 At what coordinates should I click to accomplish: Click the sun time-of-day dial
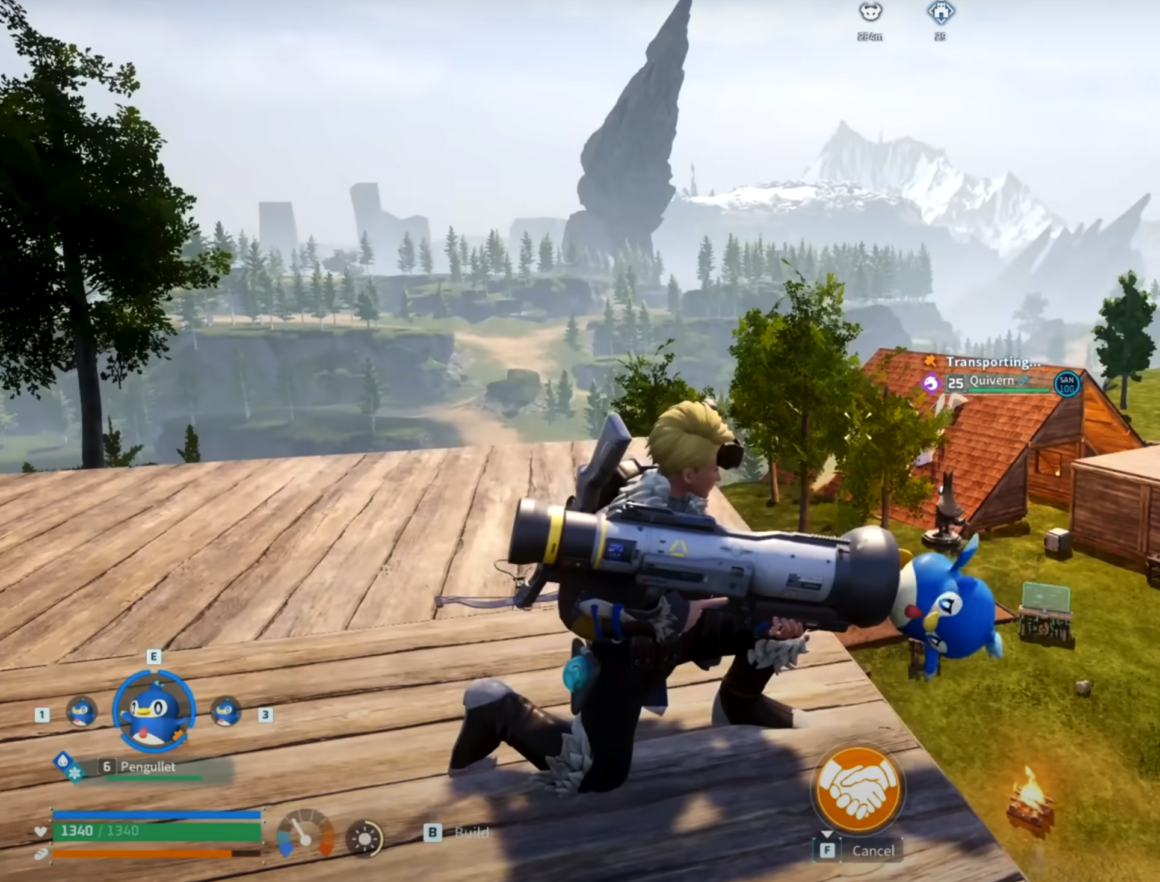point(364,837)
